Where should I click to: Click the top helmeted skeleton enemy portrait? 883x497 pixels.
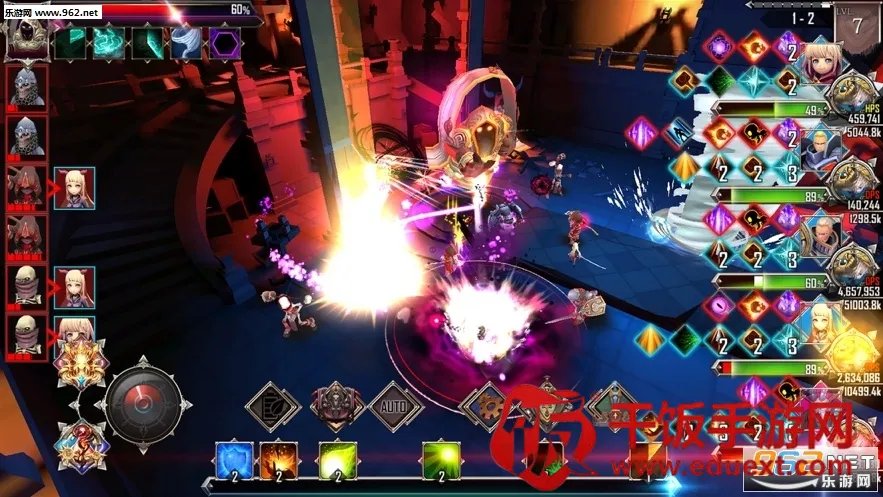click(27, 88)
